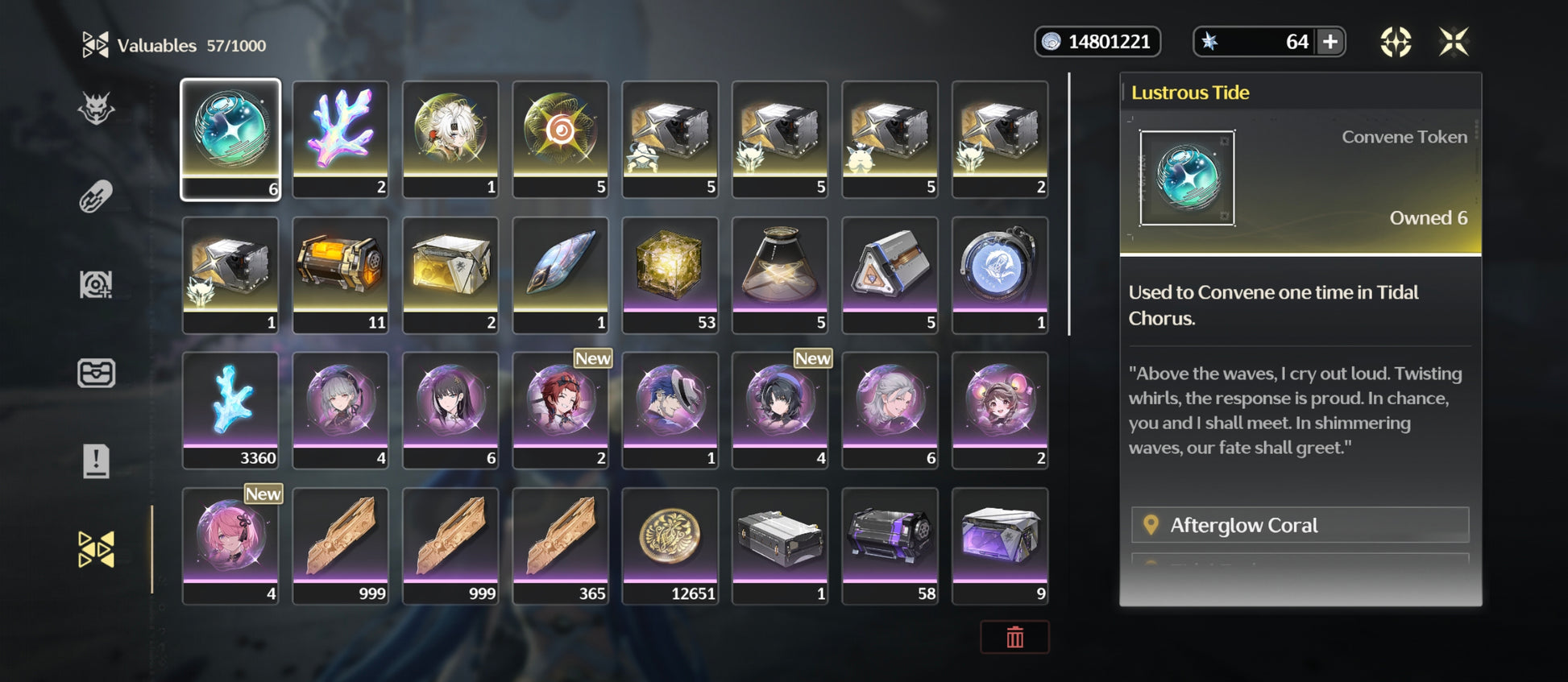This screenshot has width=1568, height=682.
Task: Close the inventory with the X button
Action: [1454, 42]
